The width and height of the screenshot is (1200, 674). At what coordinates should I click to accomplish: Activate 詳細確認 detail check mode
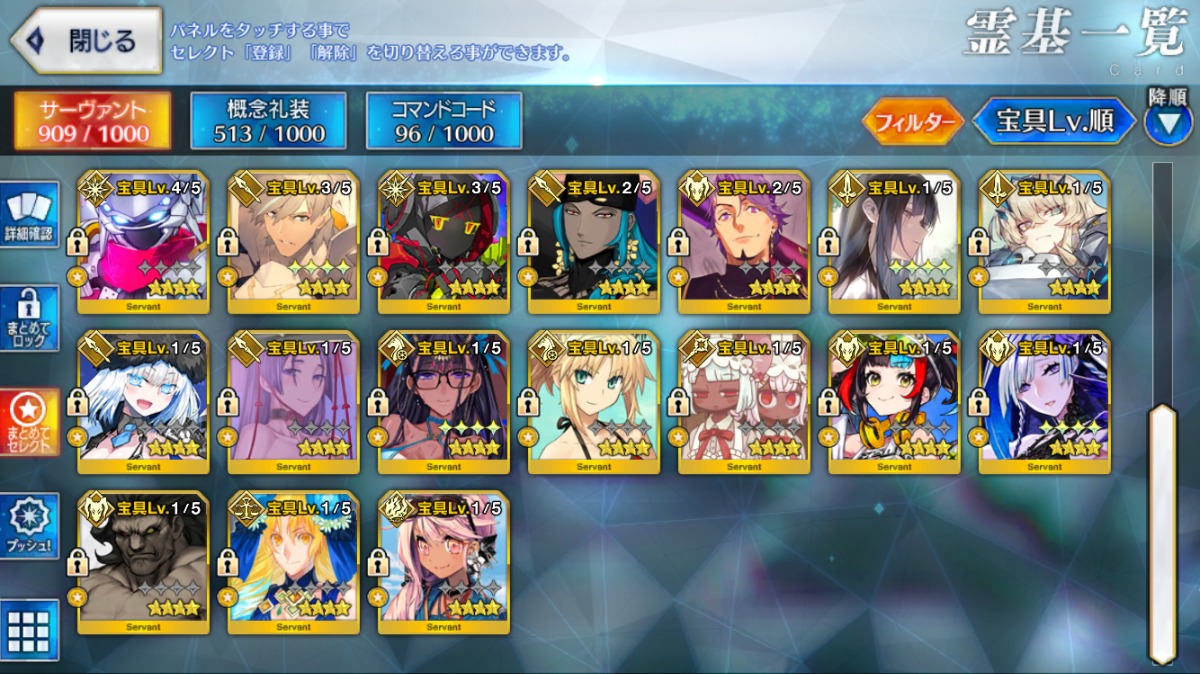29,217
